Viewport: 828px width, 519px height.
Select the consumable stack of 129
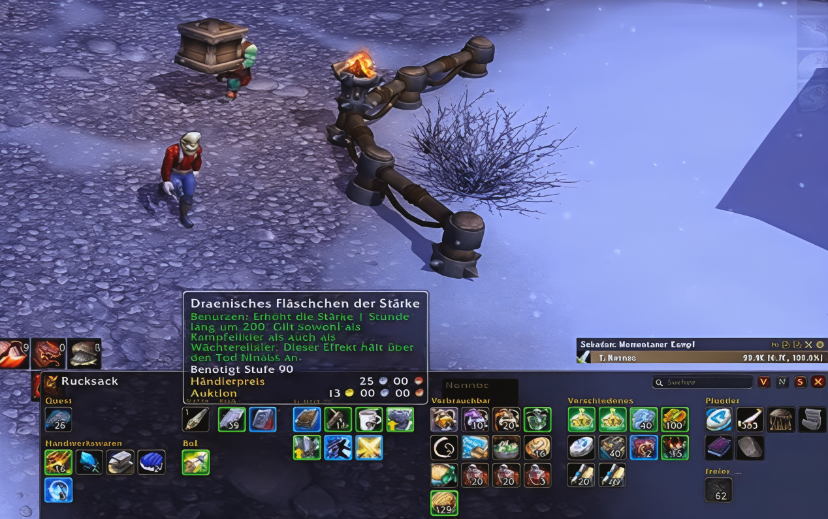(x=444, y=502)
